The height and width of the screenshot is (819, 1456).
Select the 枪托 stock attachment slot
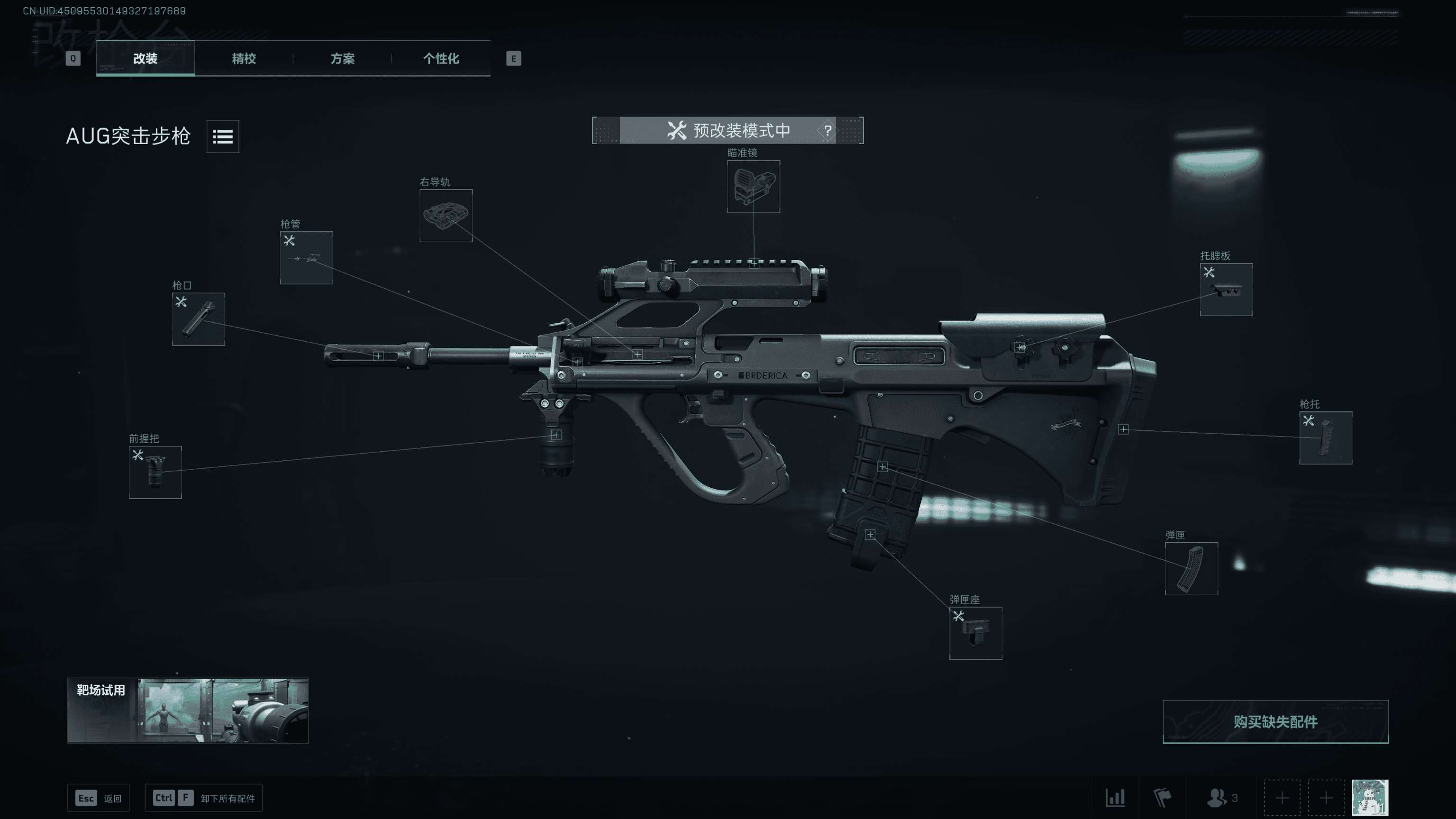point(1326,438)
